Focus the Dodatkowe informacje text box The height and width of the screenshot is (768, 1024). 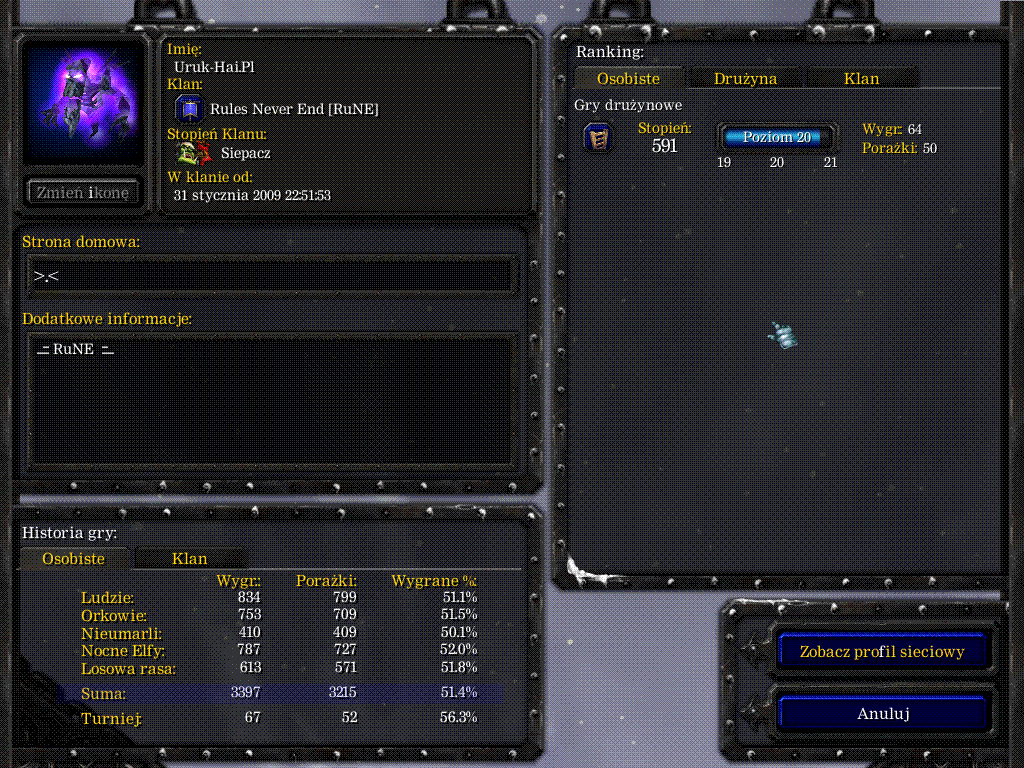point(270,400)
